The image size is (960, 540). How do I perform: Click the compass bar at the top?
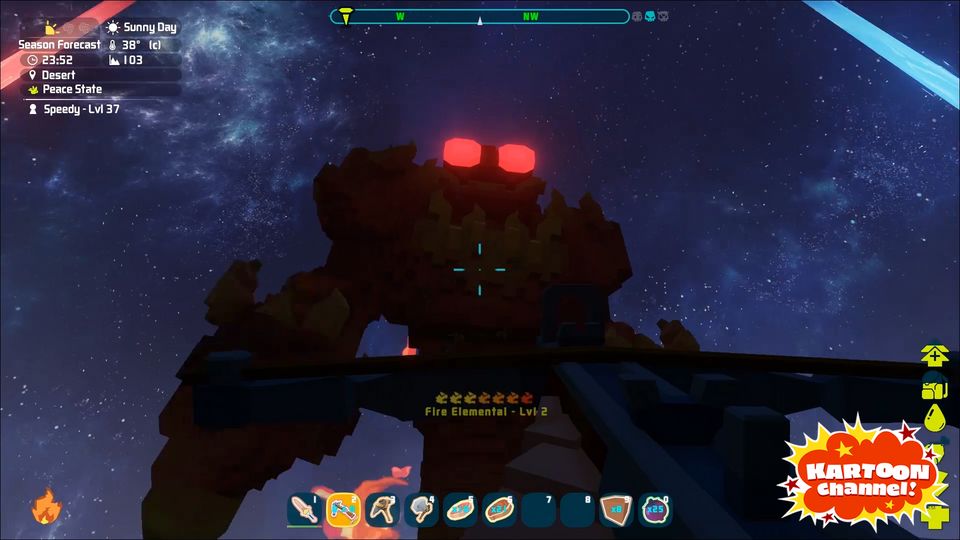[480, 17]
